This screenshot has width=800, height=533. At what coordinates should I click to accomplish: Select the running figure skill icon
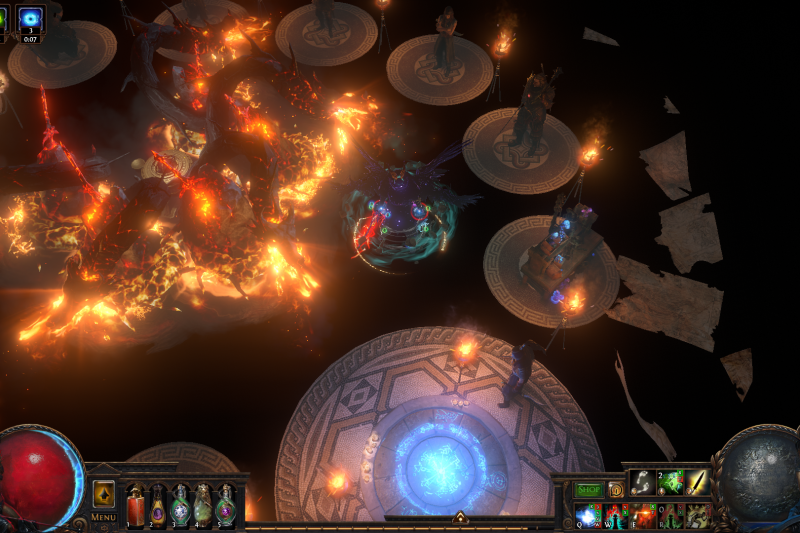click(x=697, y=515)
